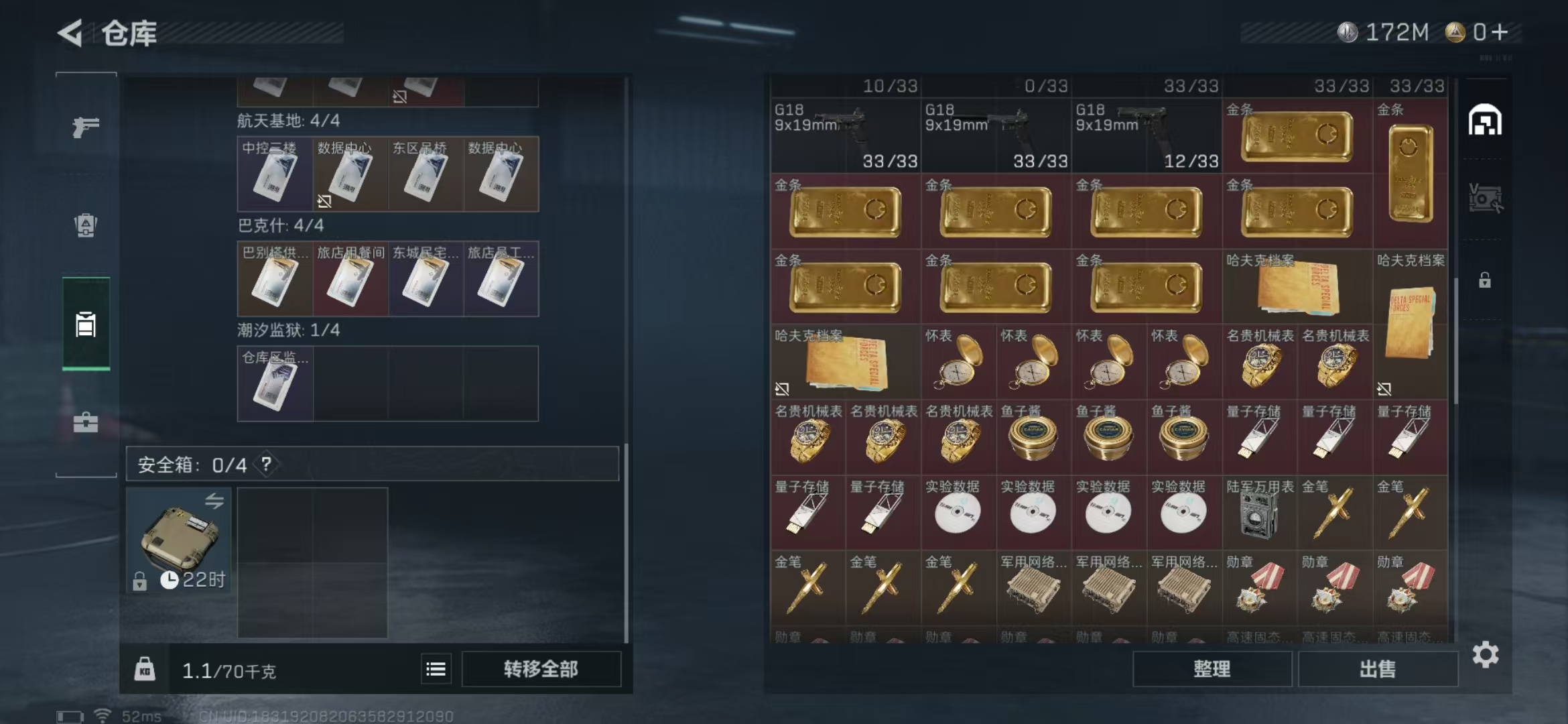Select the 仓库区监 prison keycard
Screen dimensions: 1568x724
click(275, 383)
